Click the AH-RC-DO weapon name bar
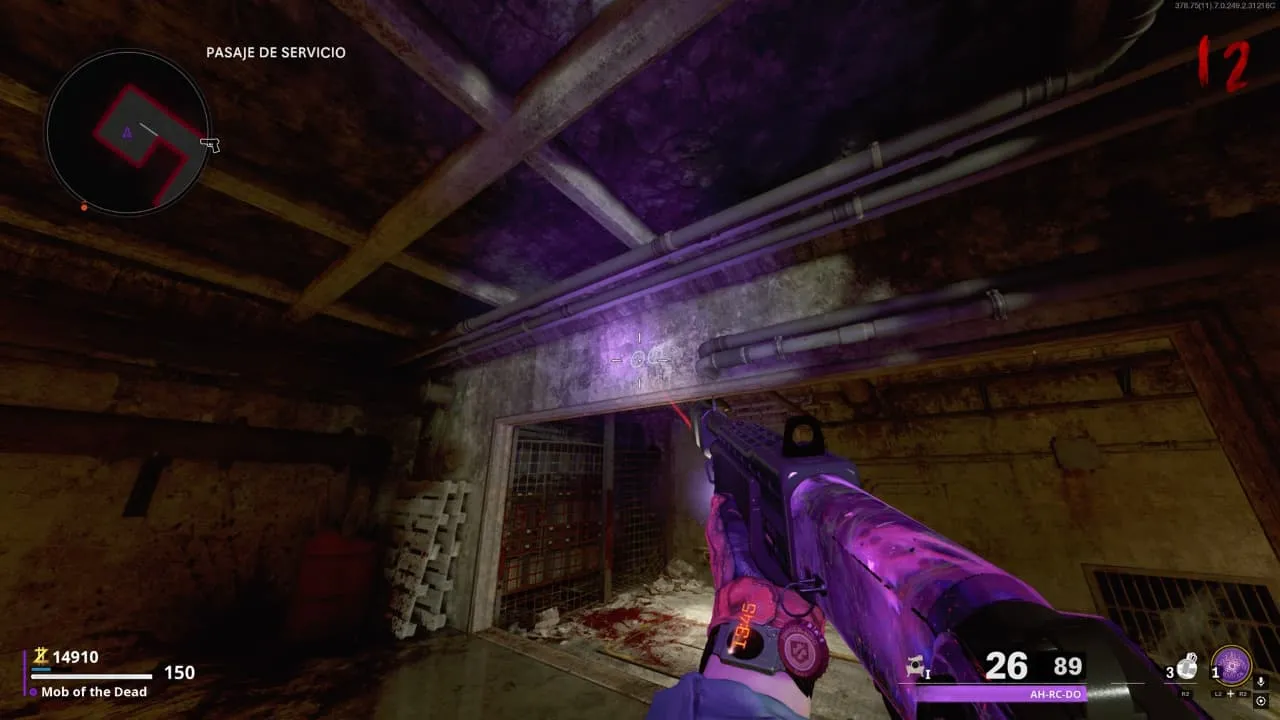 (1000, 692)
